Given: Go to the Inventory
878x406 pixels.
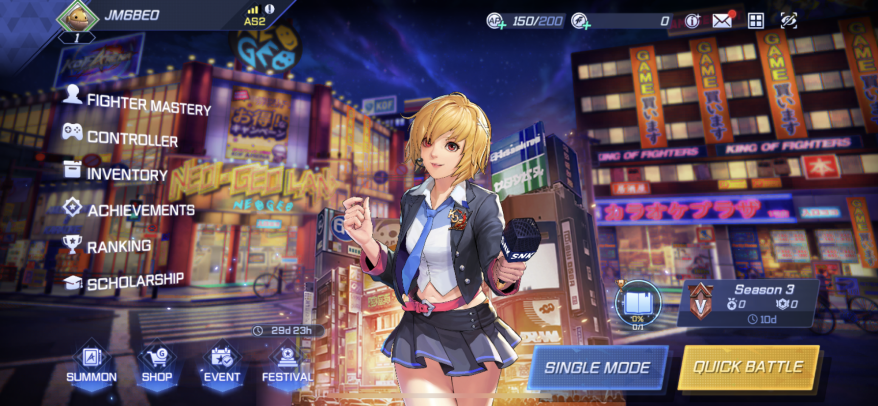Looking at the screenshot, I should pos(116,172).
